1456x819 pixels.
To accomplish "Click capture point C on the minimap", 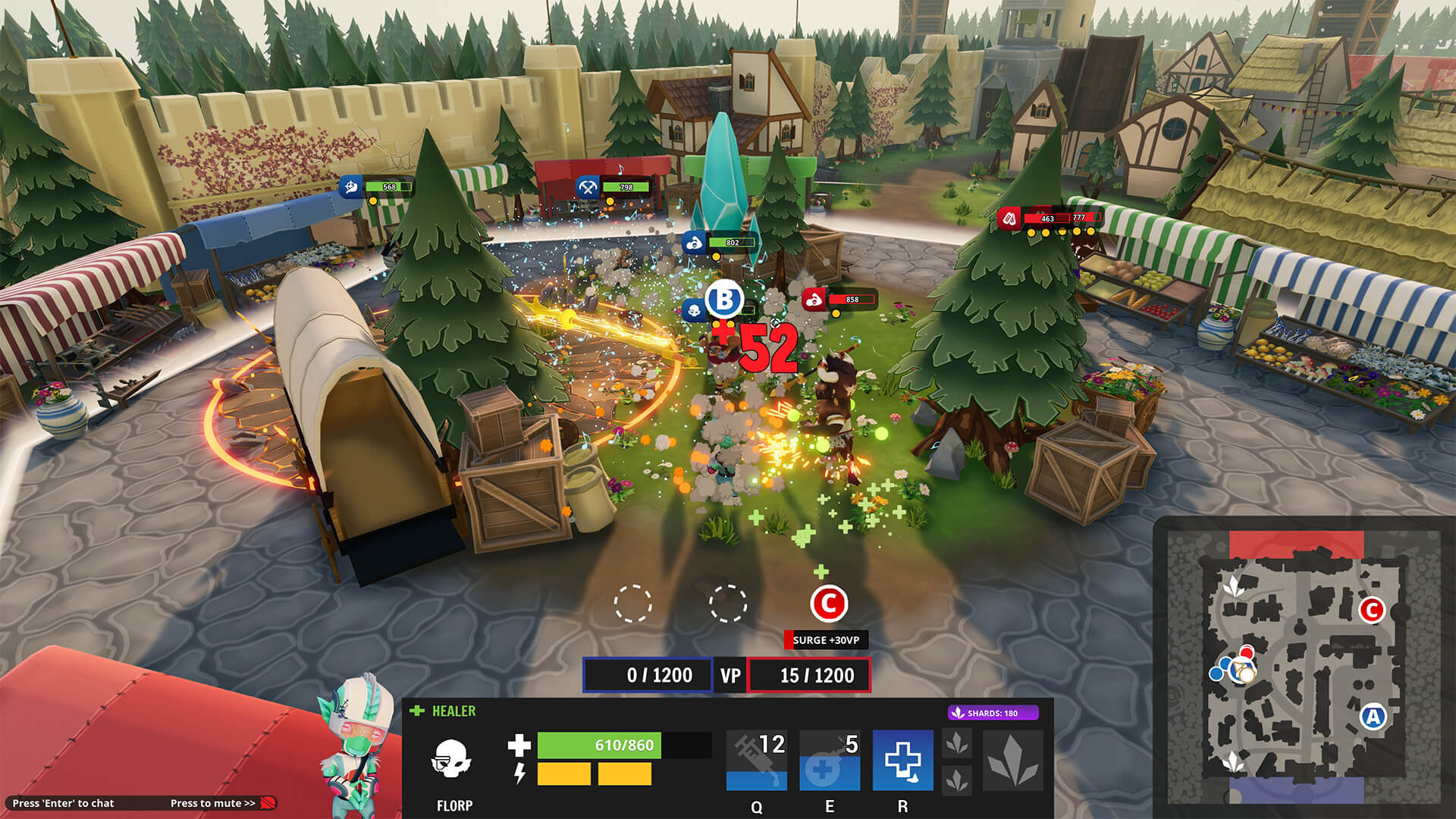I will pos(1371,610).
